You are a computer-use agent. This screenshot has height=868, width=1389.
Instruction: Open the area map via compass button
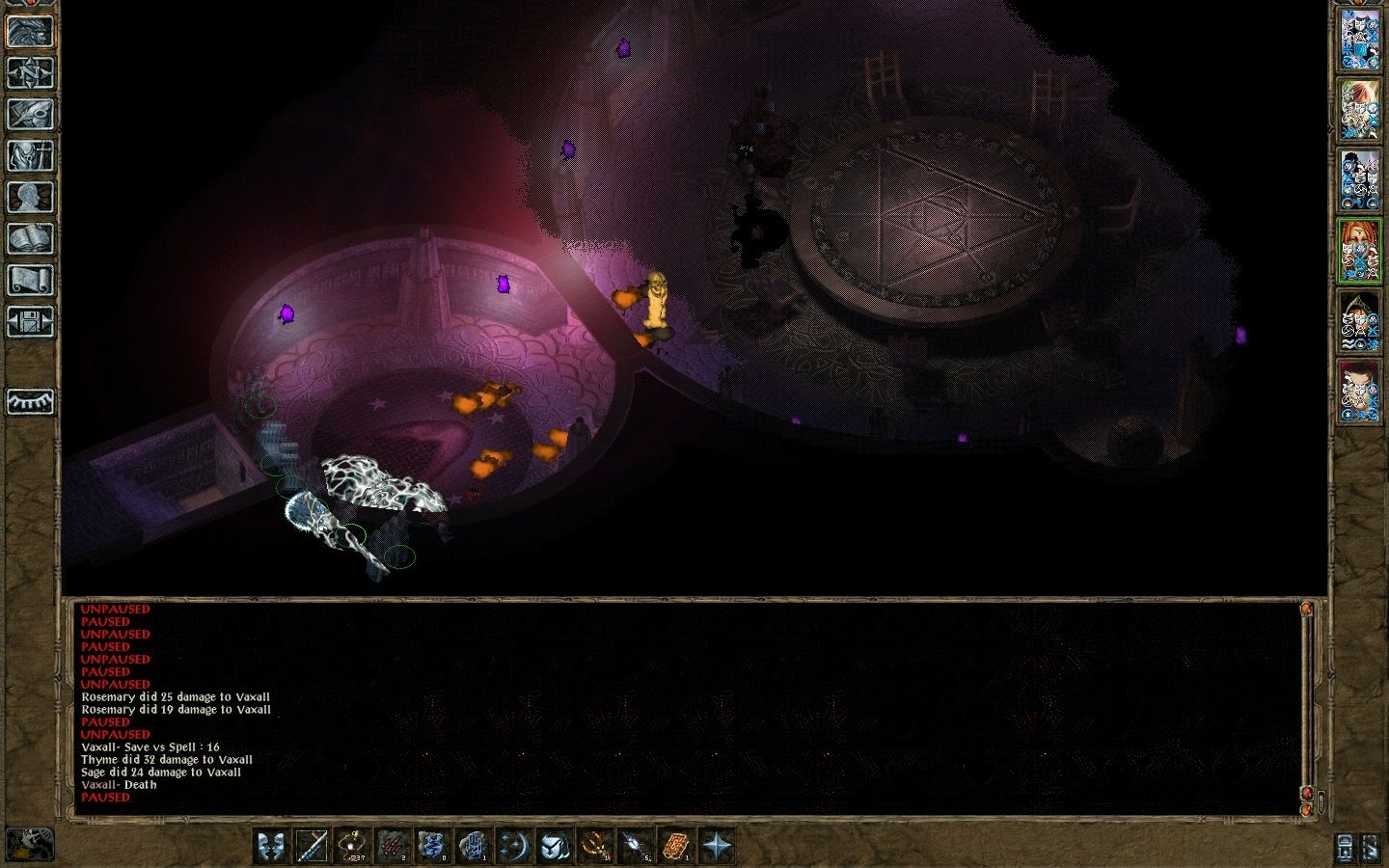point(30,72)
